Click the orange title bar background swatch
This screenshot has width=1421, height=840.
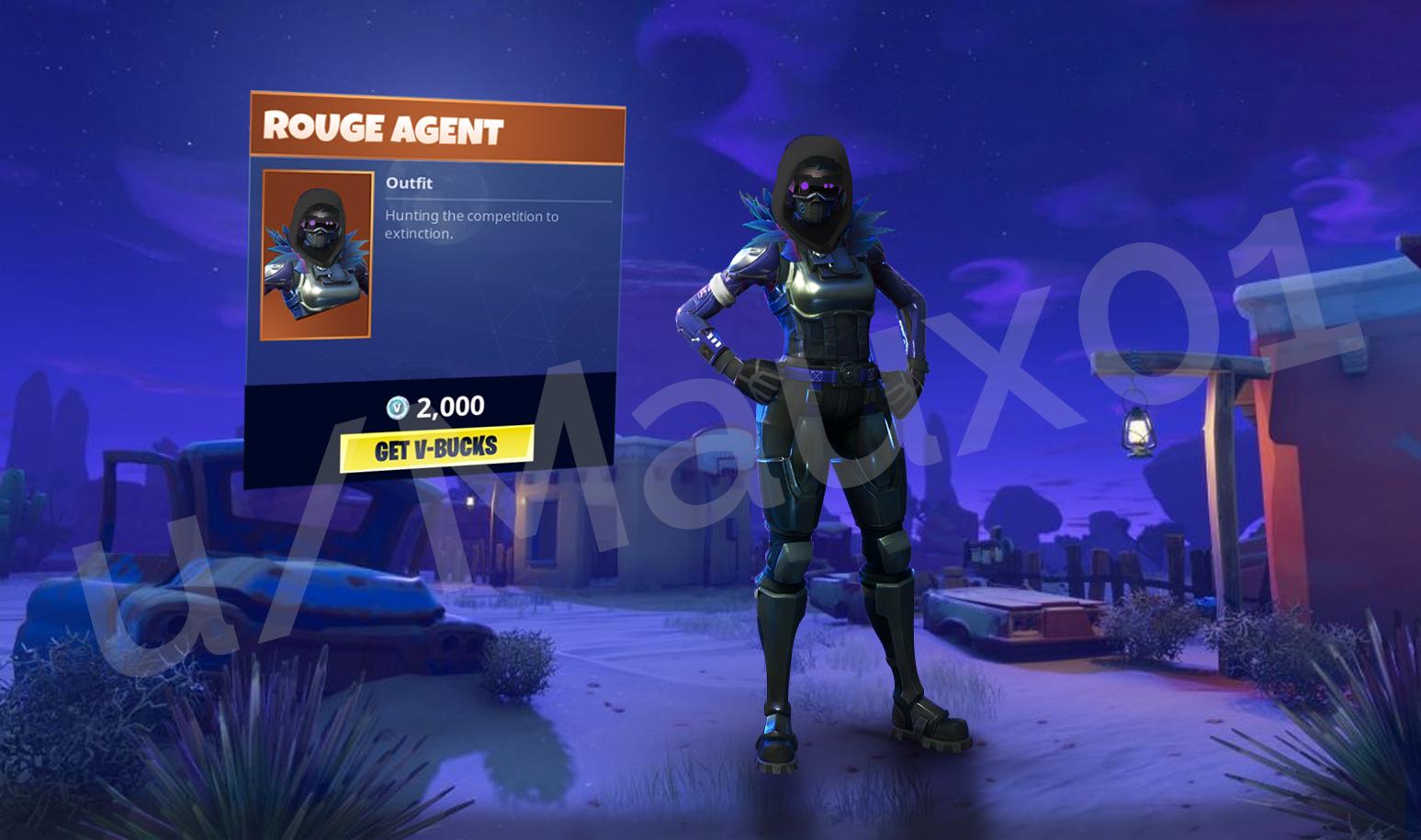point(570,129)
